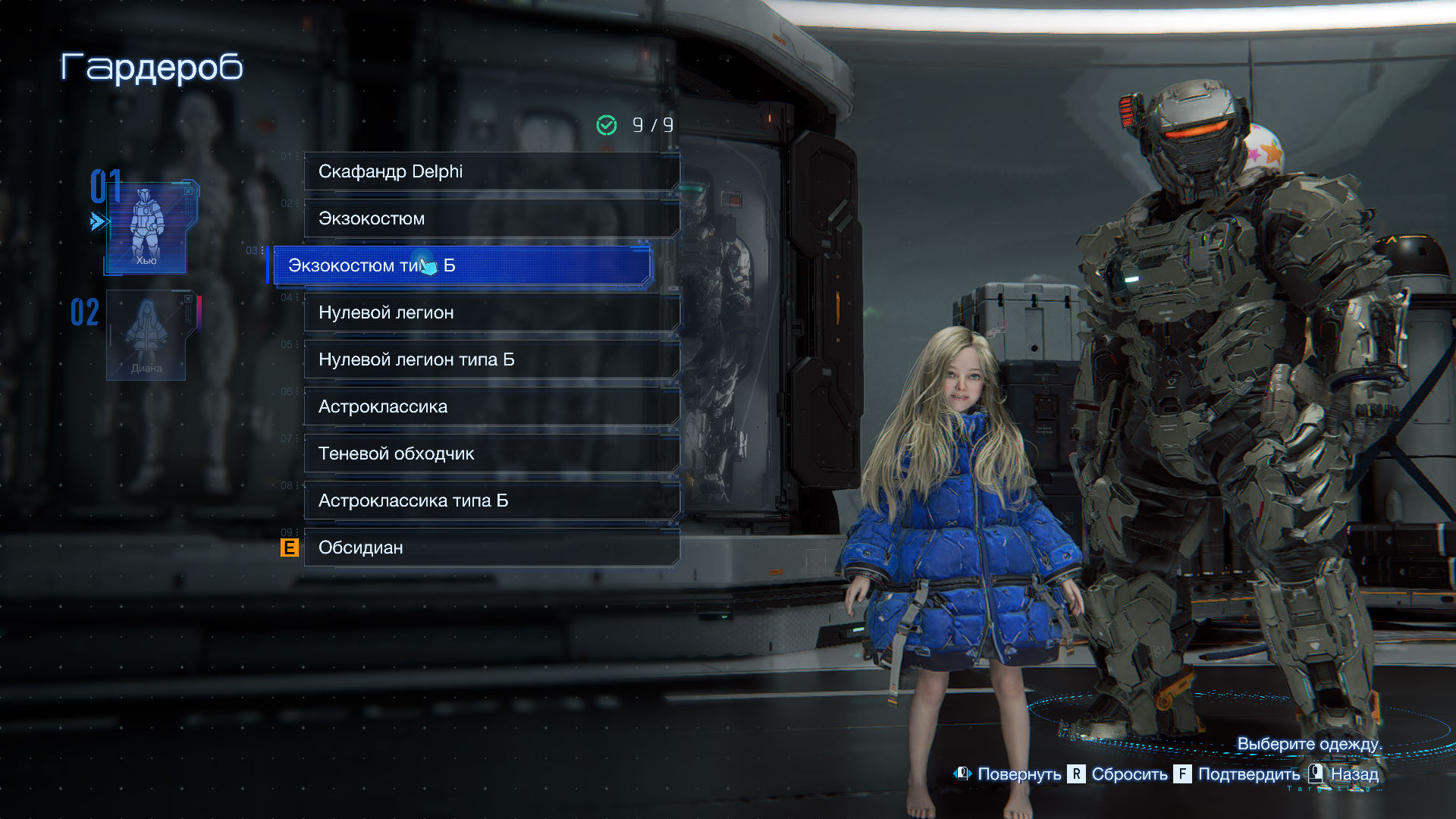Select the Скафандр Delphi outfit

click(491, 171)
